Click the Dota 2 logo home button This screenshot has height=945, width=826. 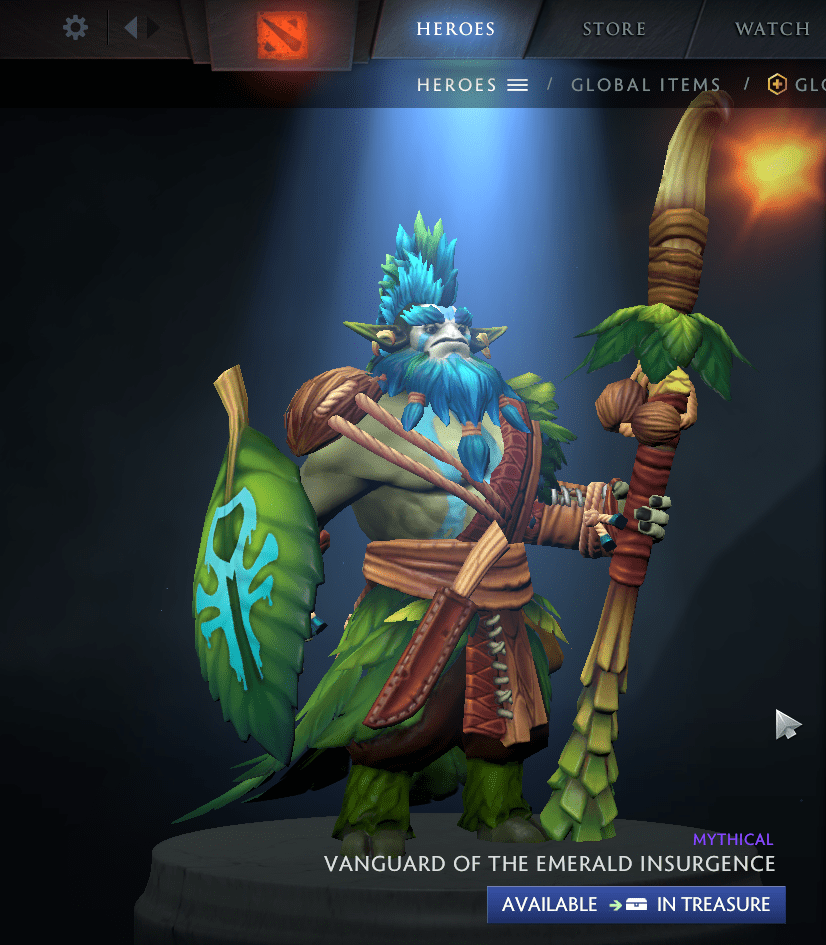(x=282, y=33)
